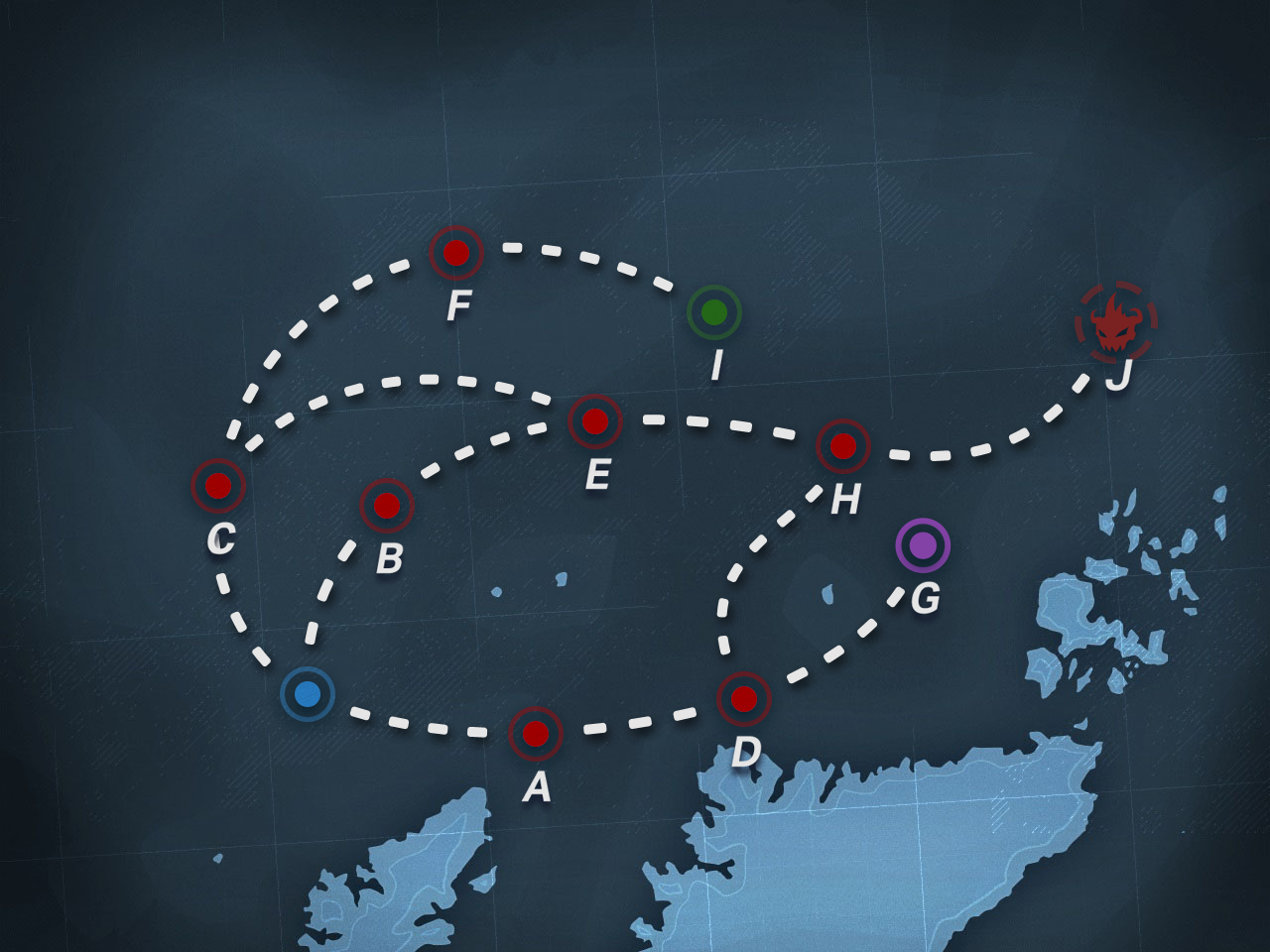Select the purple node G
The height and width of the screenshot is (952, 1270).
pos(923,545)
